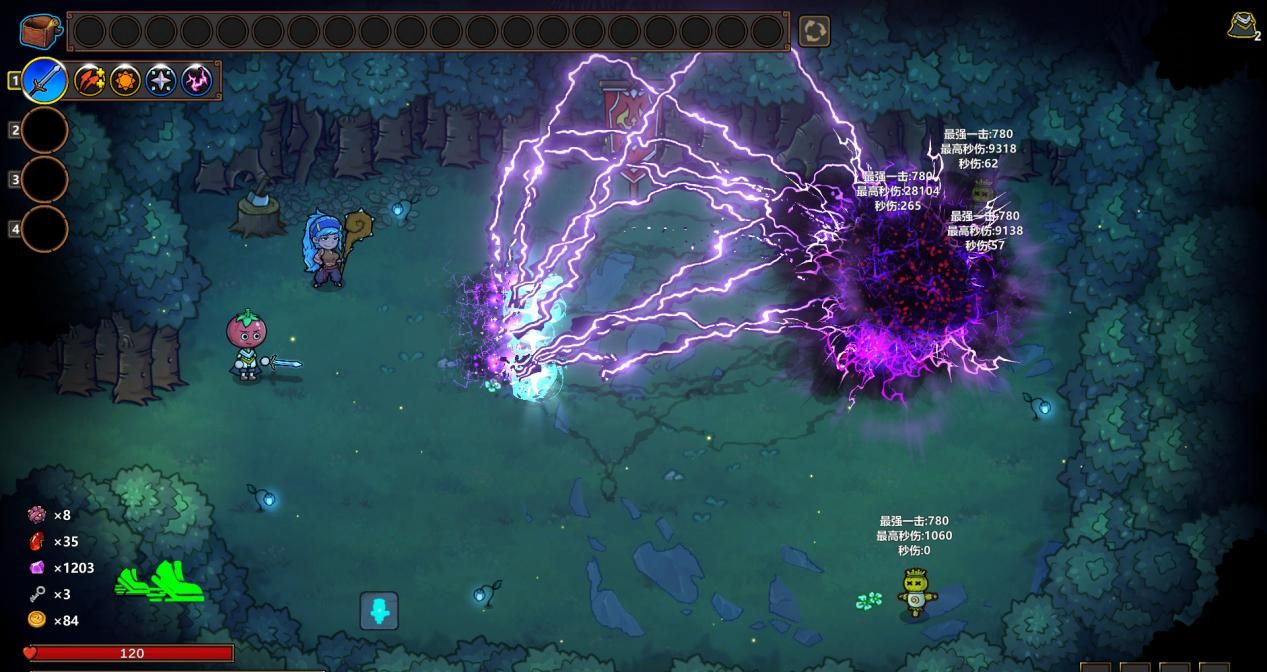The image size is (1267, 672).
Task: Select the orange sun rune
Action: (126, 80)
